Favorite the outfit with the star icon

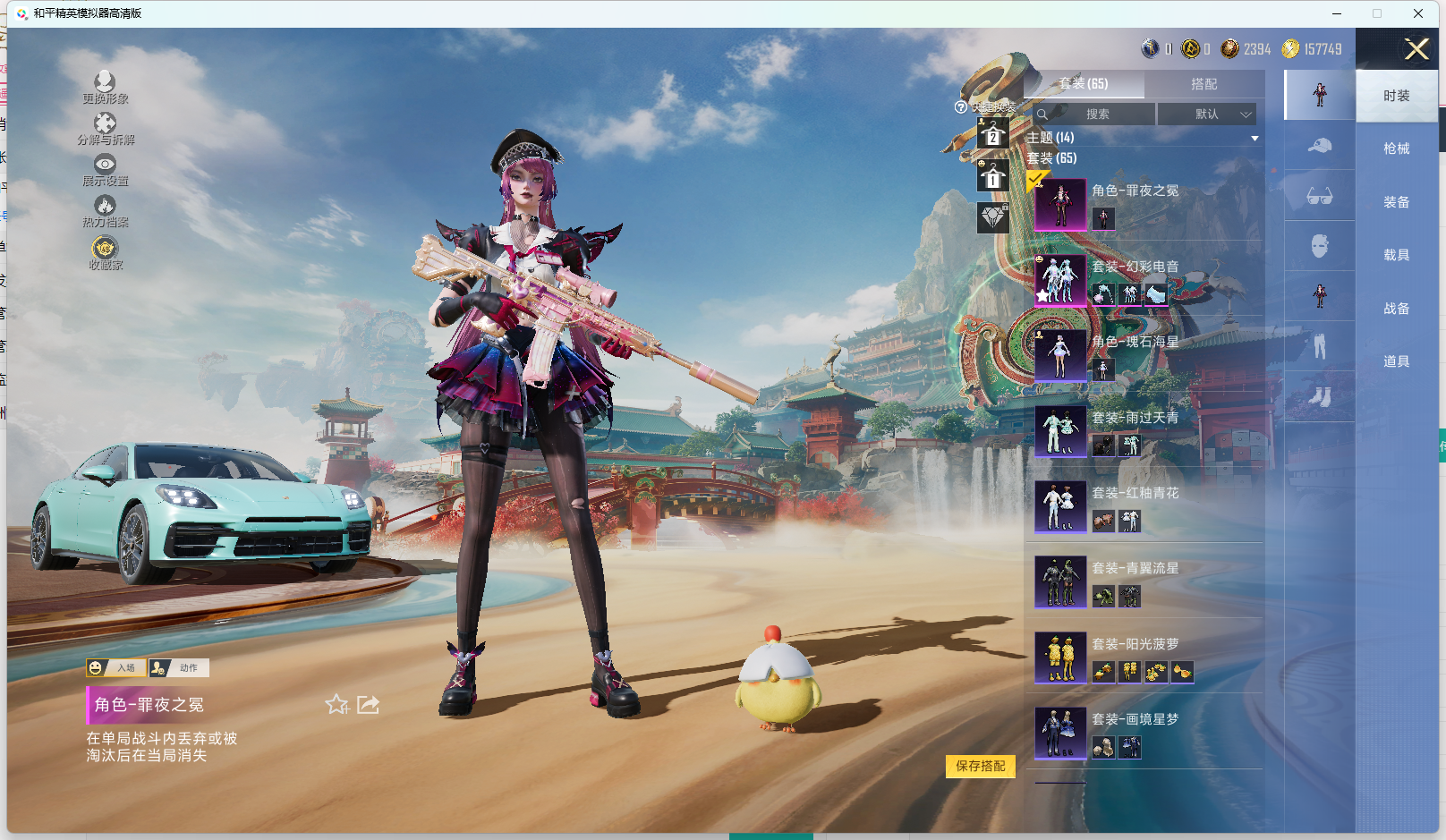point(336,705)
